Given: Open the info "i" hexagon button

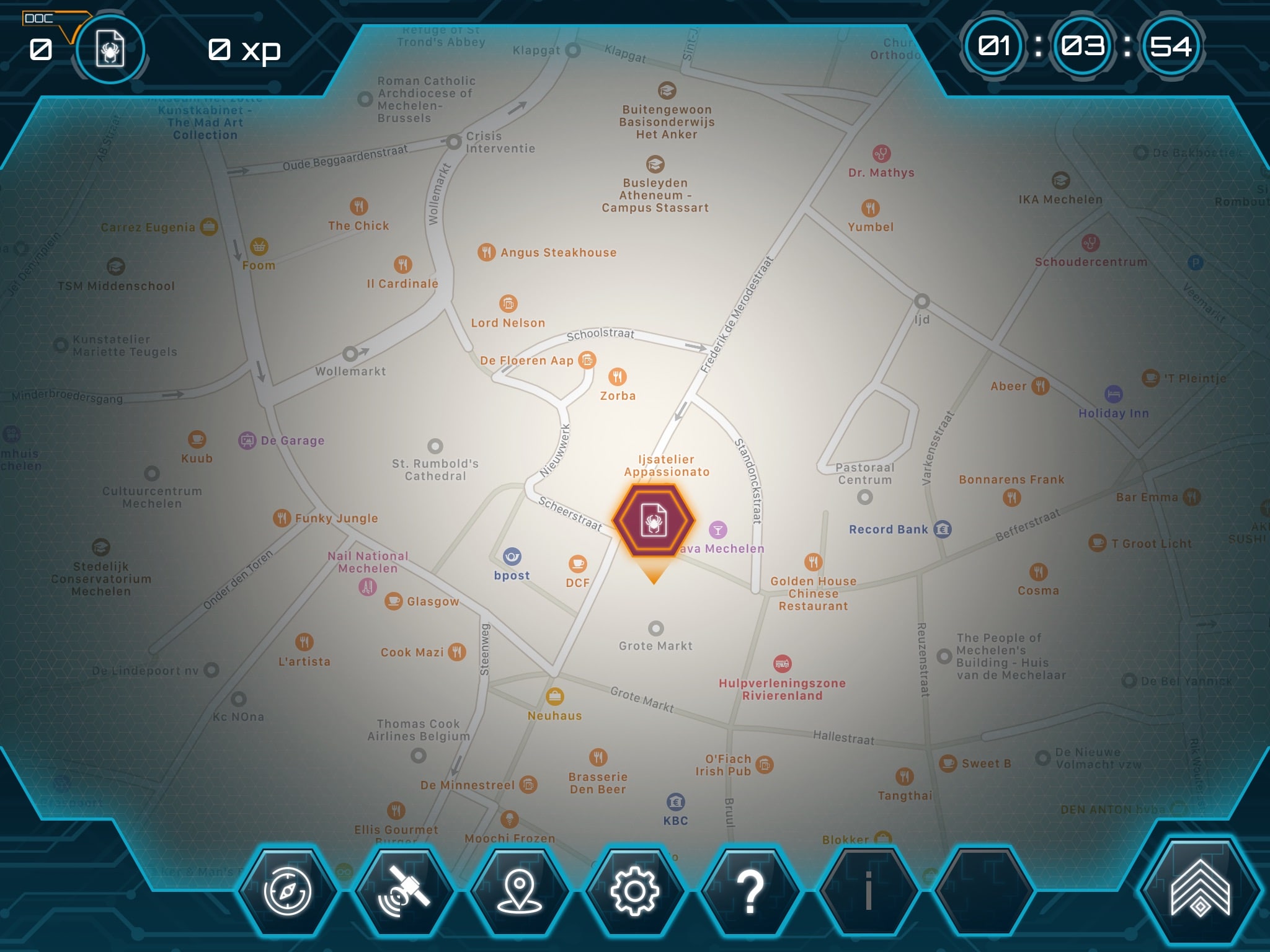Looking at the screenshot, I should pos(868,891).
